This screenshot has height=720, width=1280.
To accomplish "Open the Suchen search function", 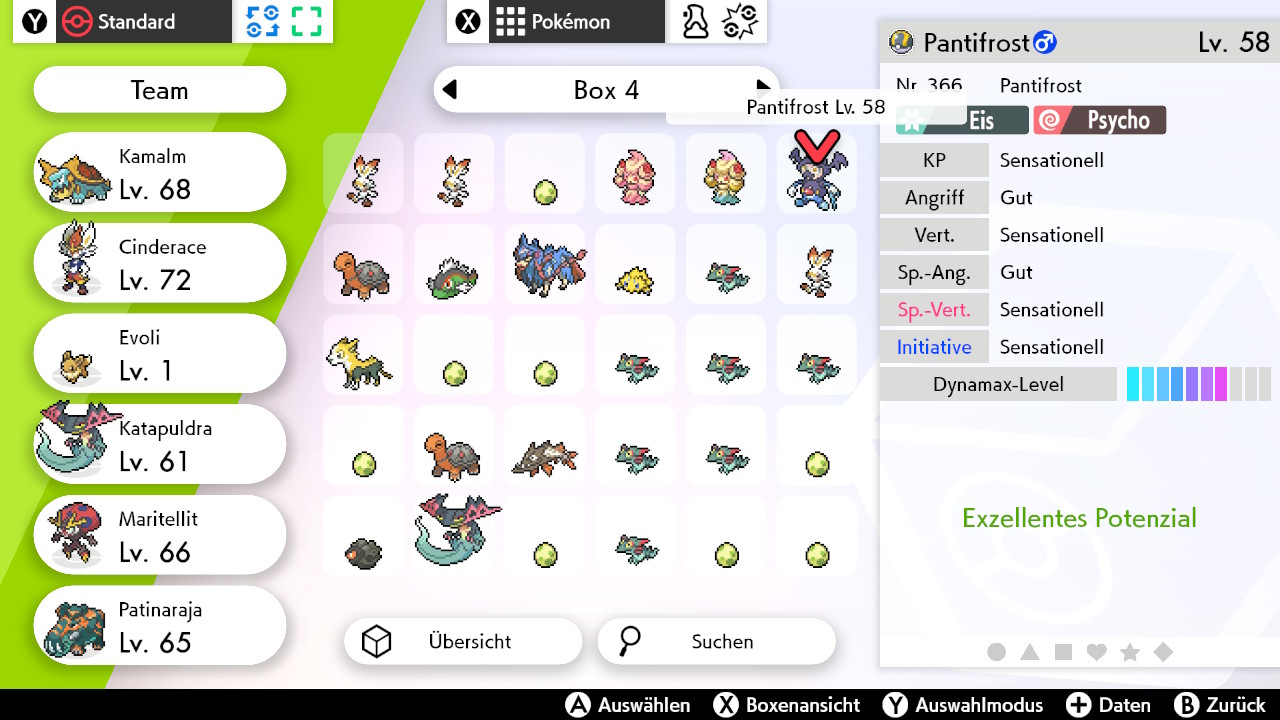I will click(x=716, y=642).
